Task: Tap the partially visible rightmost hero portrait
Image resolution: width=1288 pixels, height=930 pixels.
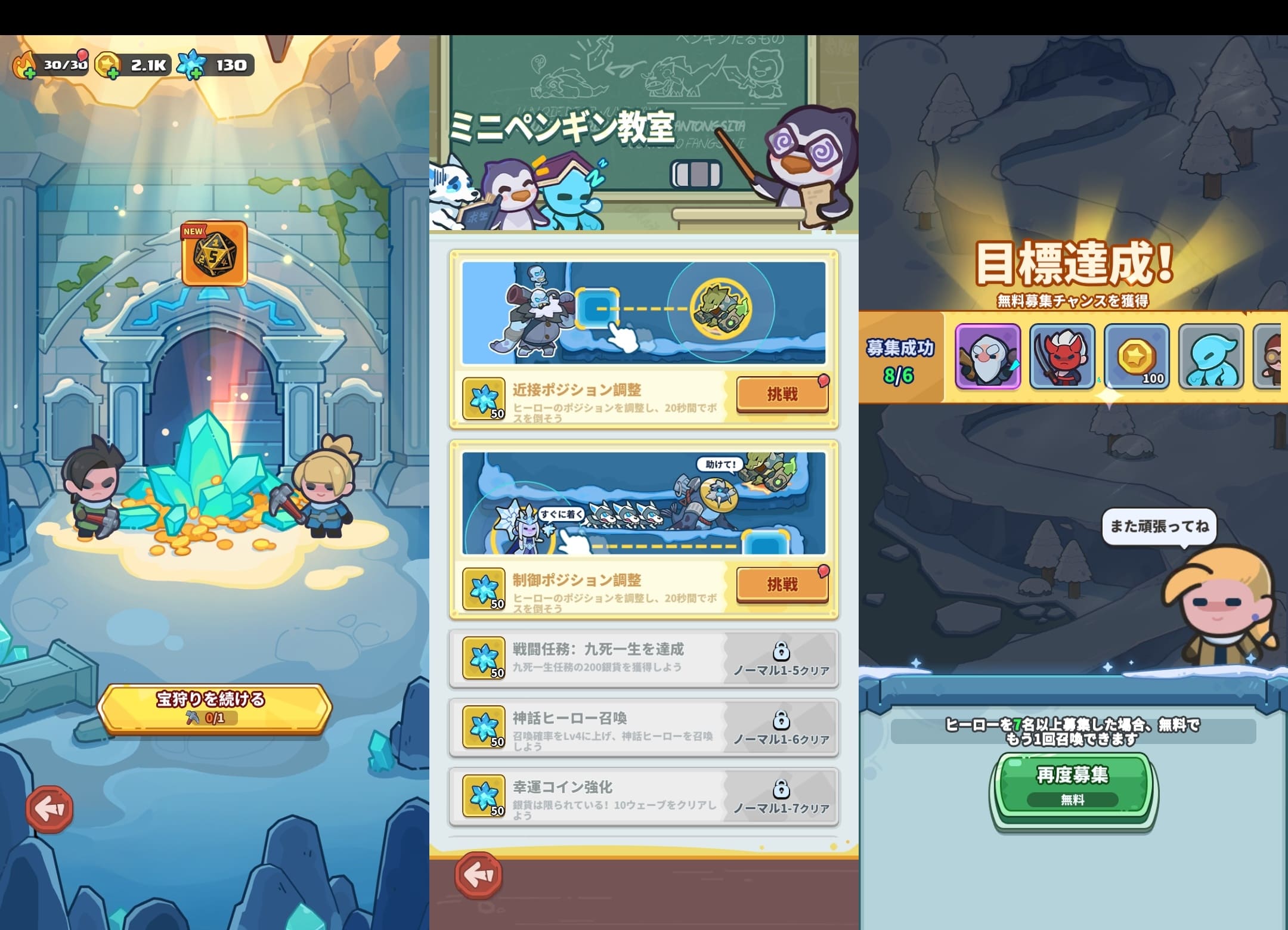Action: click(x=1276, y=358)
